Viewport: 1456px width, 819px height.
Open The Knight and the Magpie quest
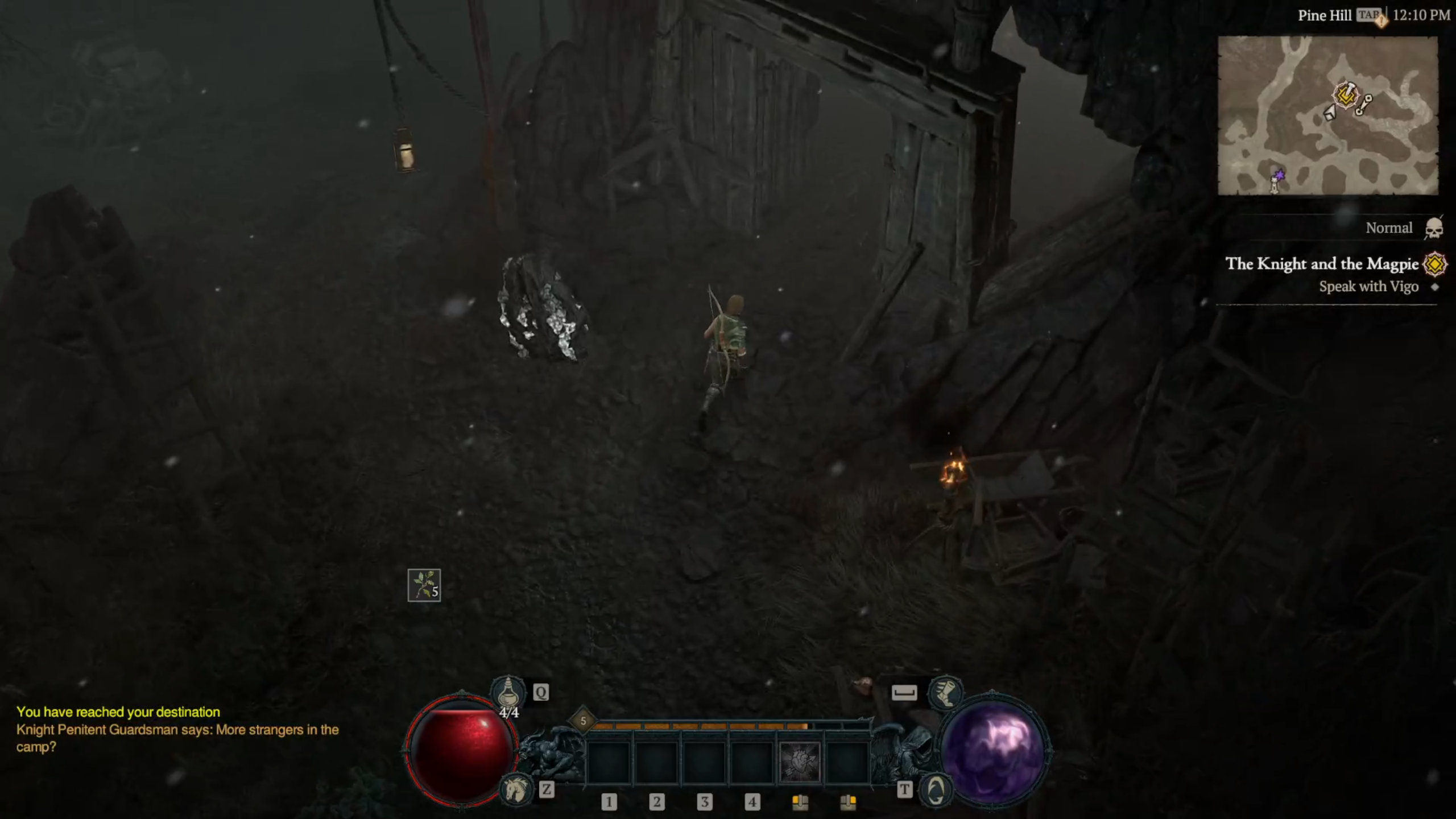click(1322, 264)
